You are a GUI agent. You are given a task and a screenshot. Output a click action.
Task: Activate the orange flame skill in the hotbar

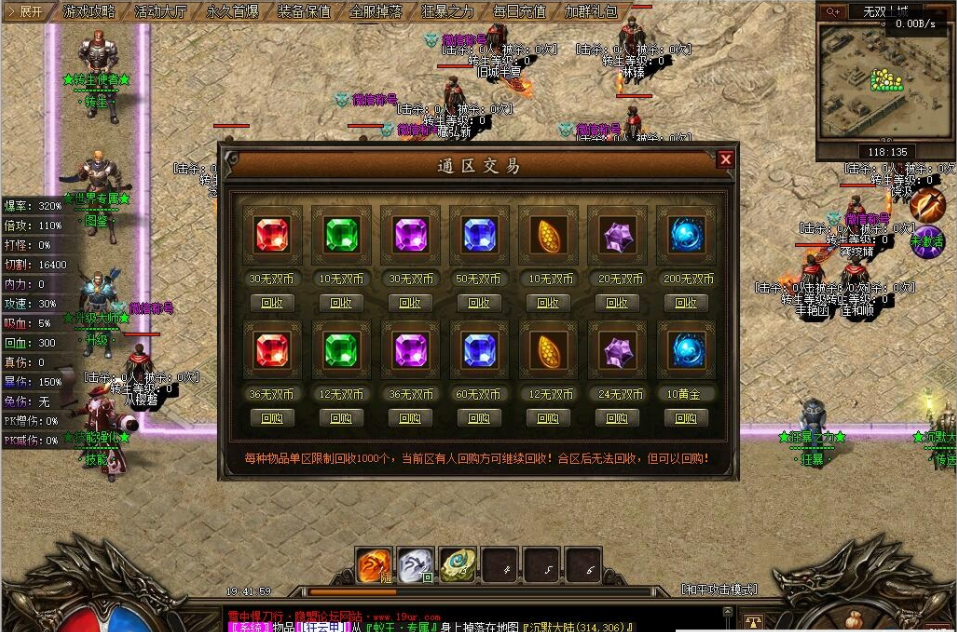[x=375, y=567]
